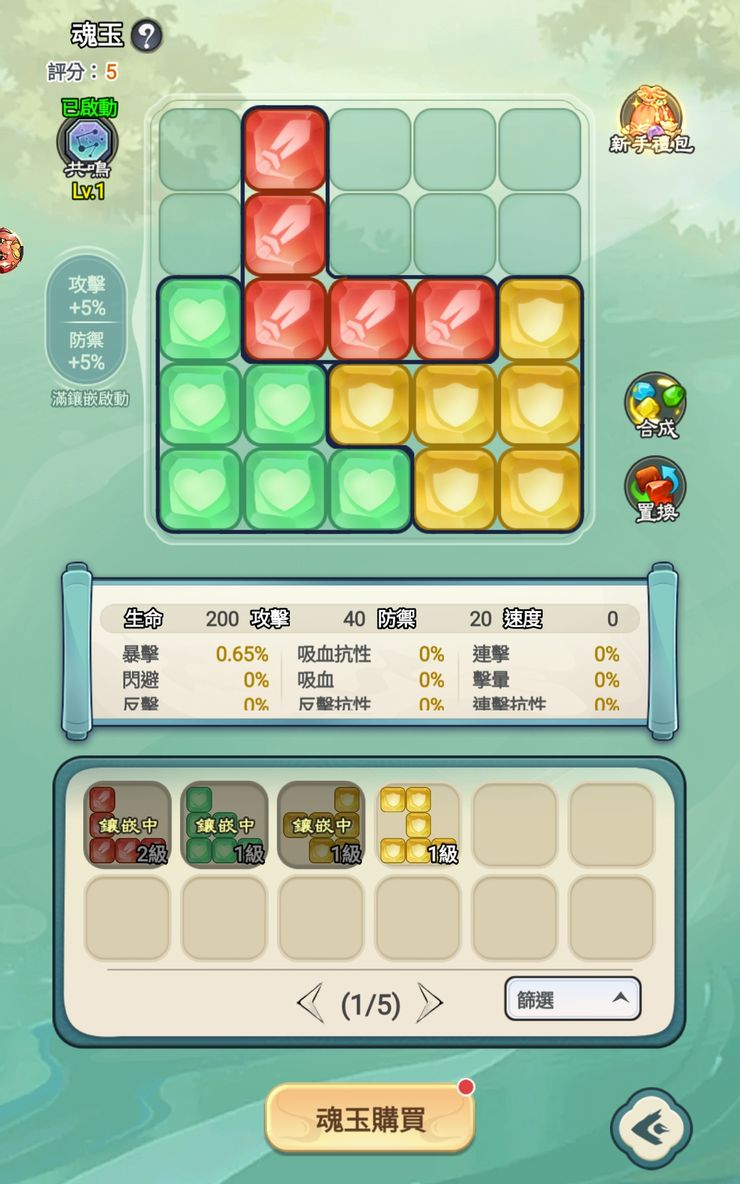Open the 新手禮包 newbie gift pack
The height and width of the screenshot is (1184, 740).
(x=651, y=121)
